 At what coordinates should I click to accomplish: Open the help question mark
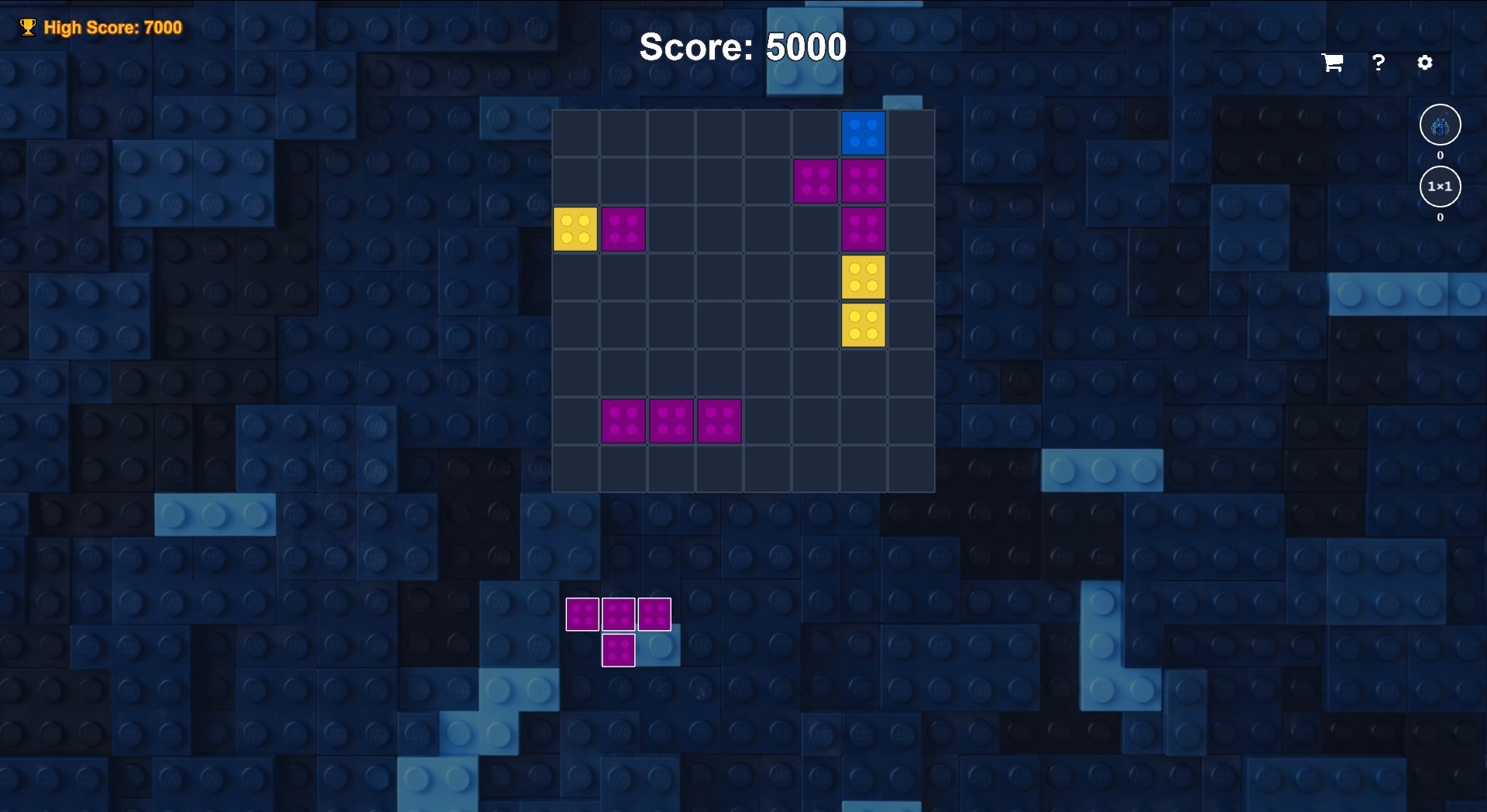1379,63
